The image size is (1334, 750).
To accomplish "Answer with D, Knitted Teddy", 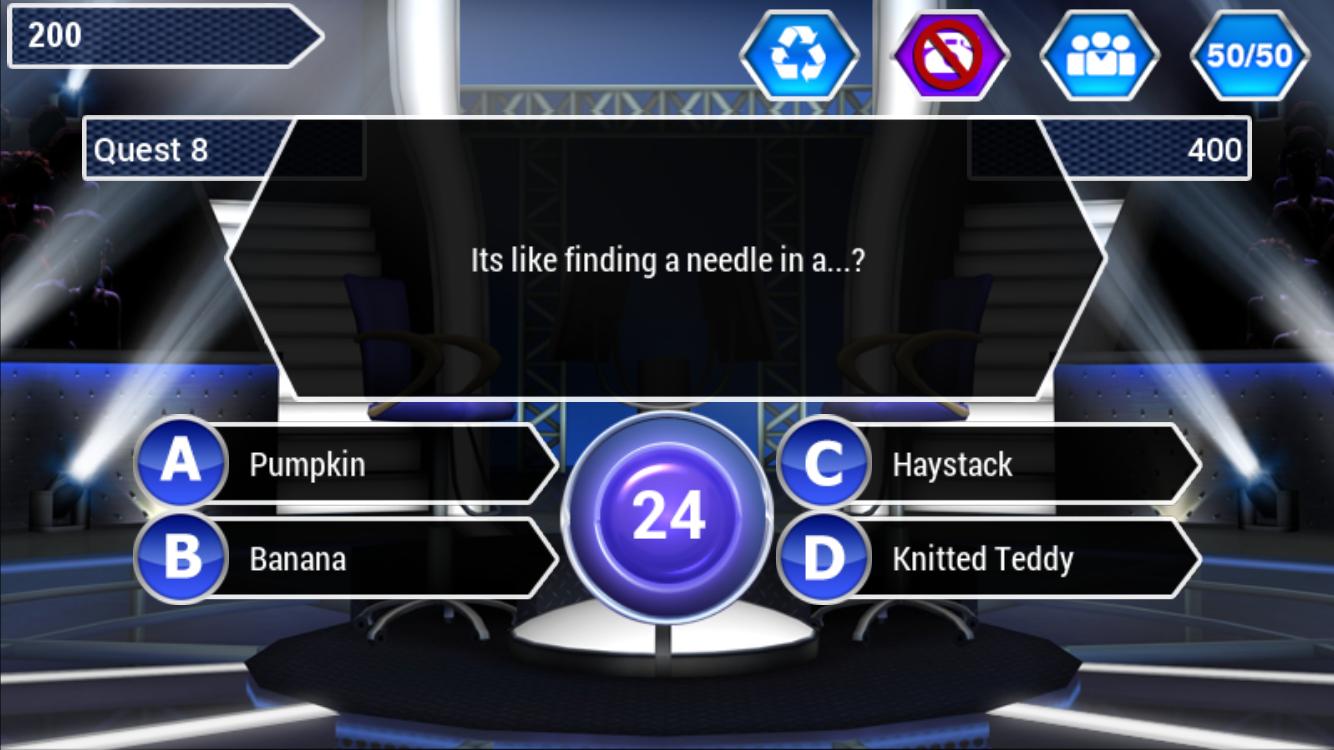I will click(990, 558).
